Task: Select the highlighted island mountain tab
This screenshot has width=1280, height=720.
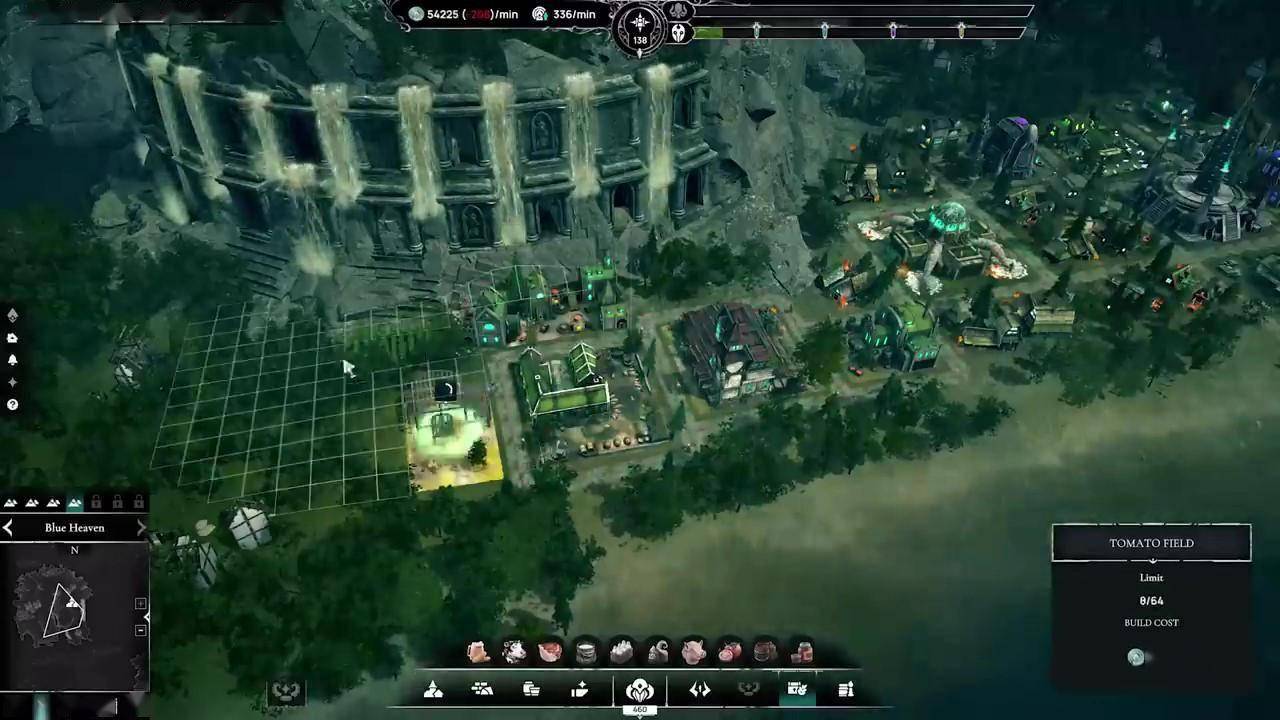Action: 75,502
